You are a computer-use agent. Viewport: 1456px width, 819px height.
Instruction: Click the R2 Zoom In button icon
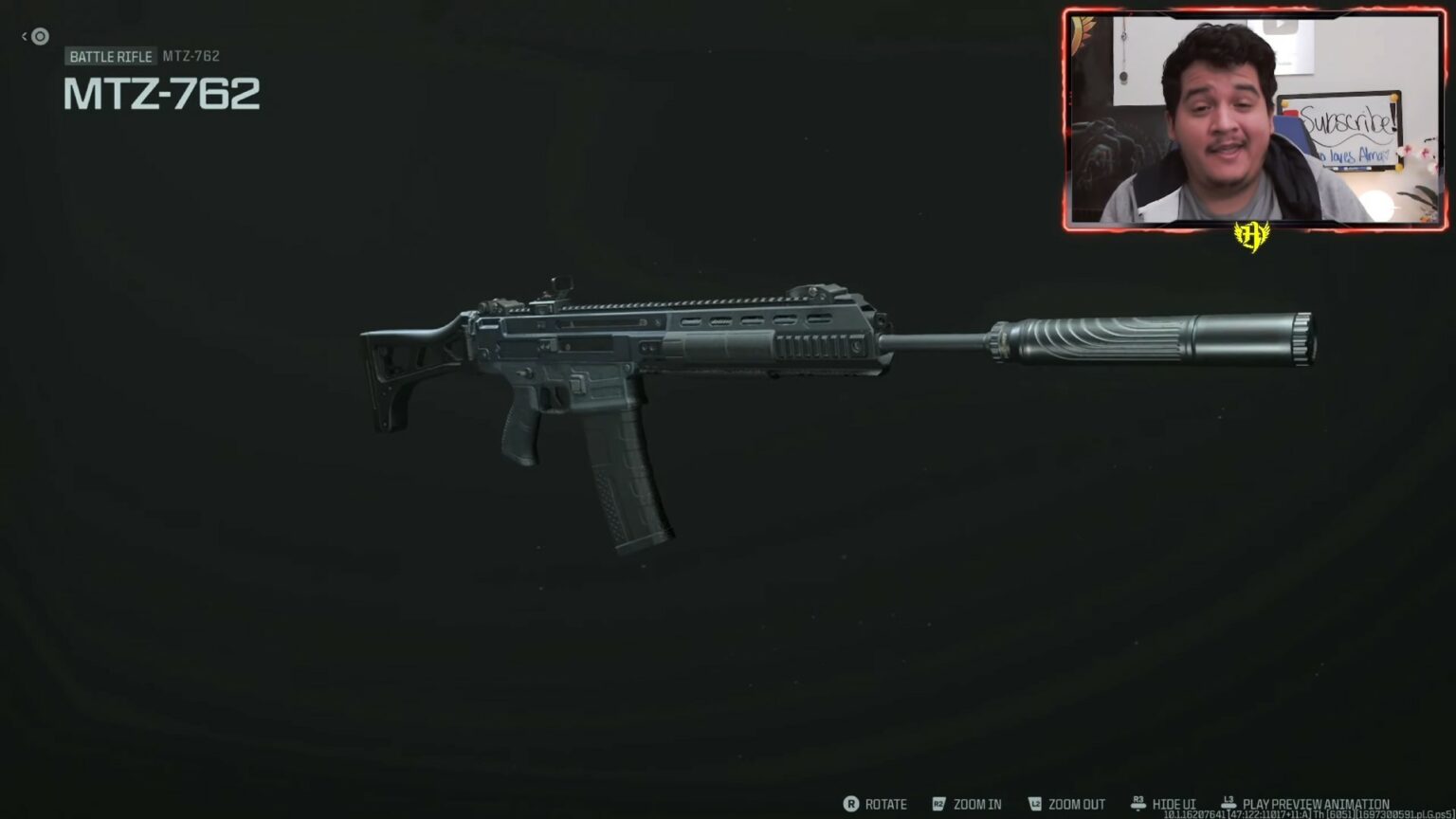(937, 804)
